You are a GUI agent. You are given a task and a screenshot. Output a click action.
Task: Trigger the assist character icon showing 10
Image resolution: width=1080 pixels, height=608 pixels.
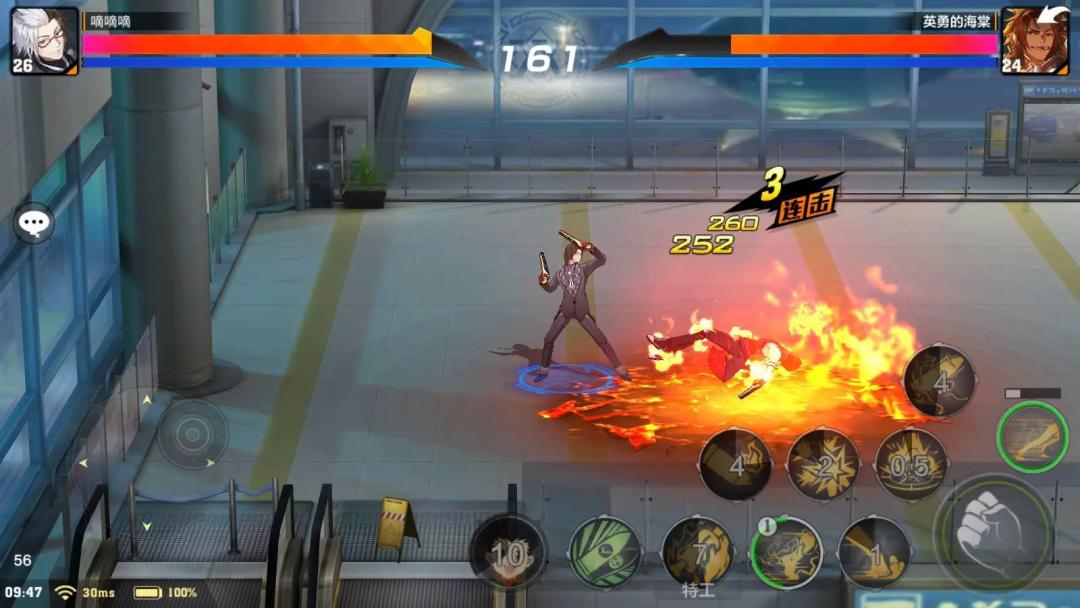click(x=508, y=551)
